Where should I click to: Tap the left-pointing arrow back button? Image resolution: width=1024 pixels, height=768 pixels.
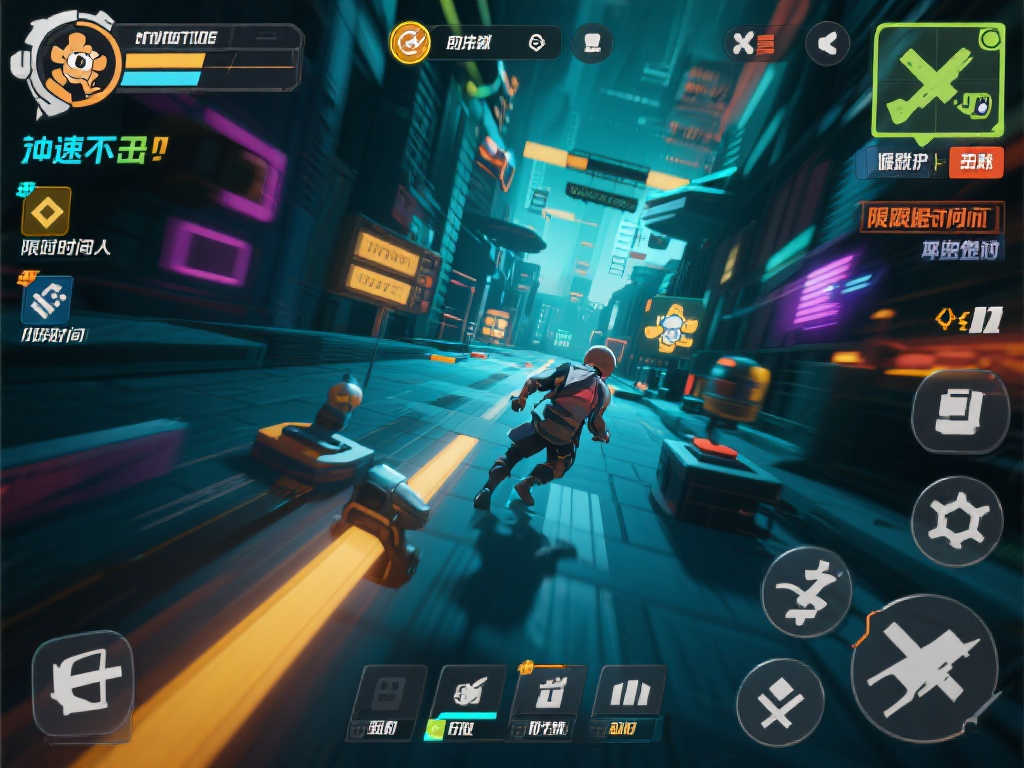pos(827,43)
